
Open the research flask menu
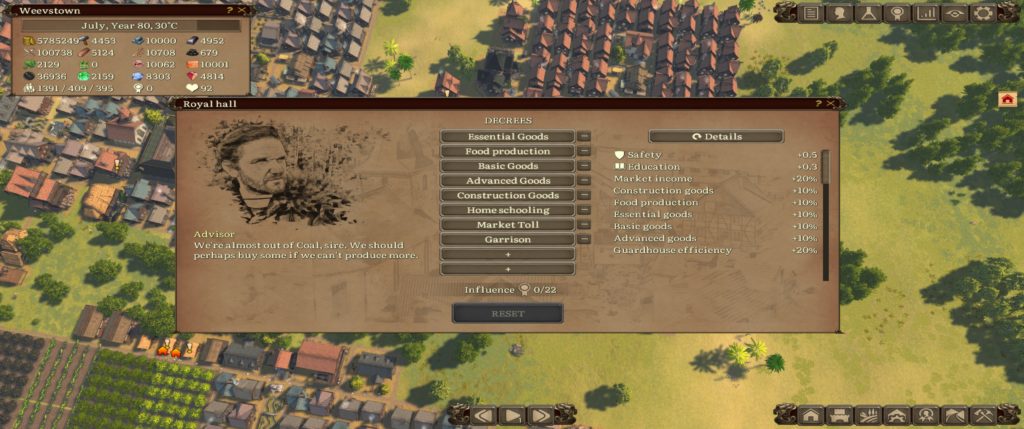click(869, 13)
